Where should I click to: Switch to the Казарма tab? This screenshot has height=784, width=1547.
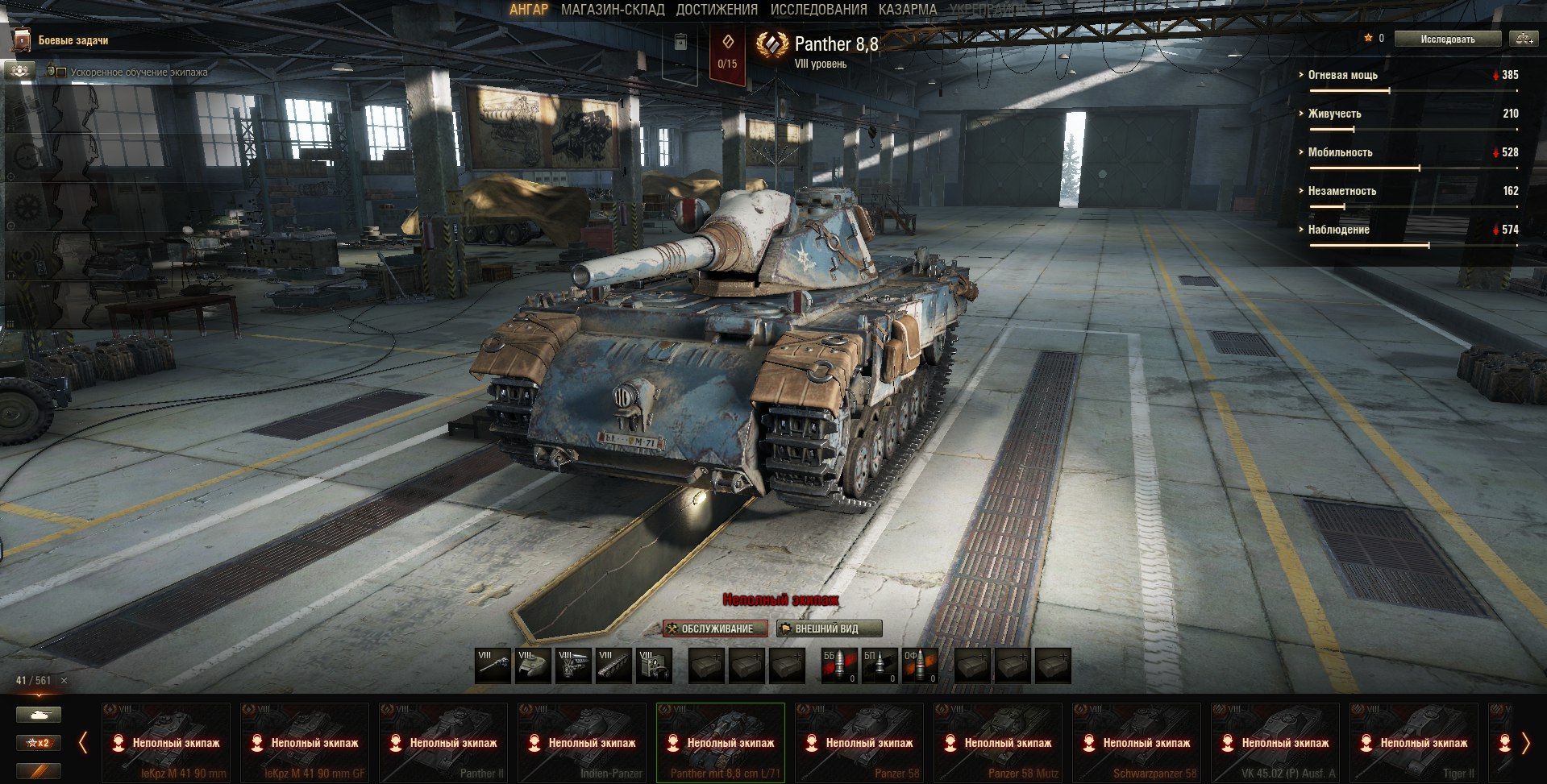tap(908, 10)
